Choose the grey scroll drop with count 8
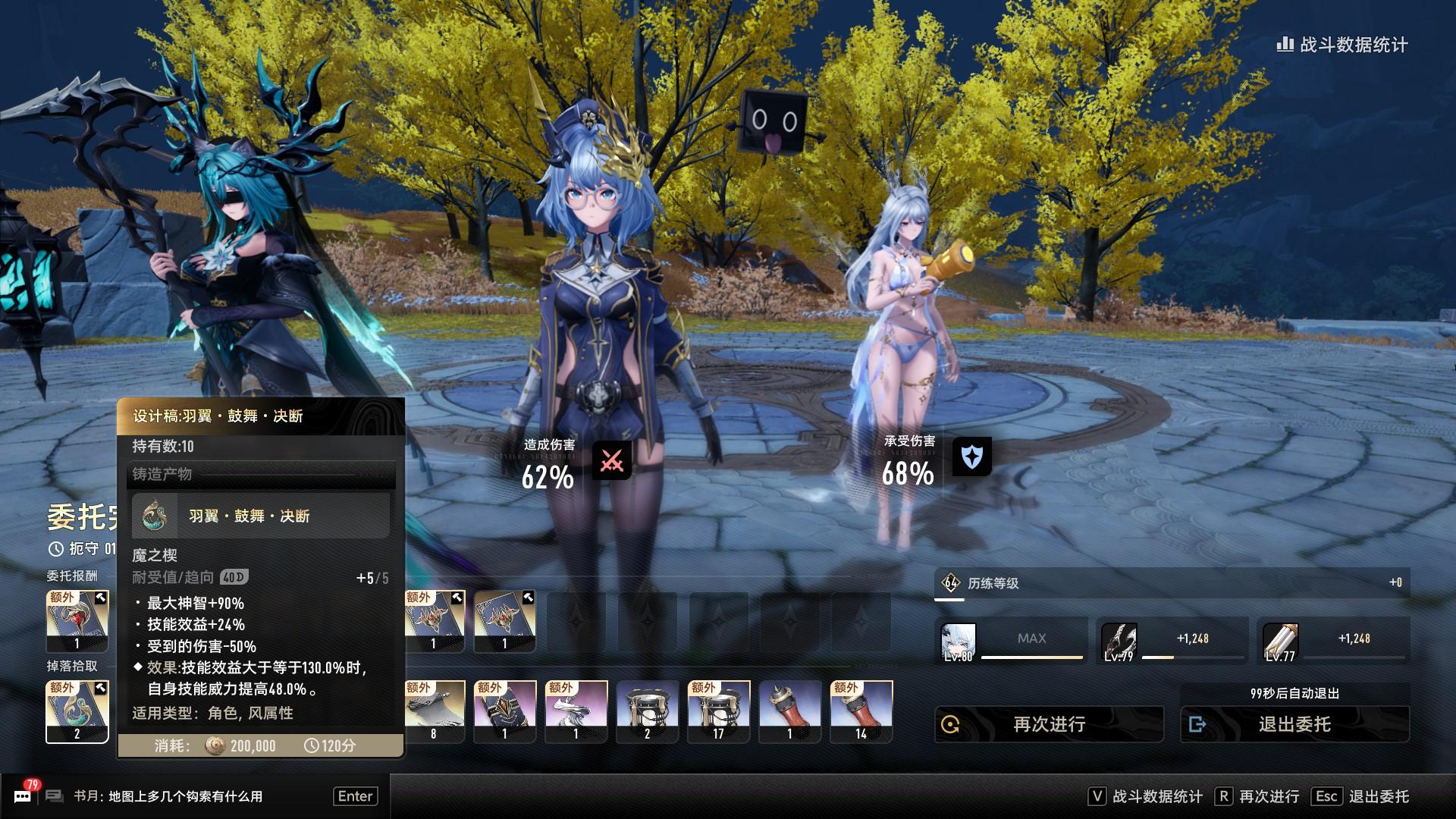The image size is (1456, 819). click(x=435, y=711)
